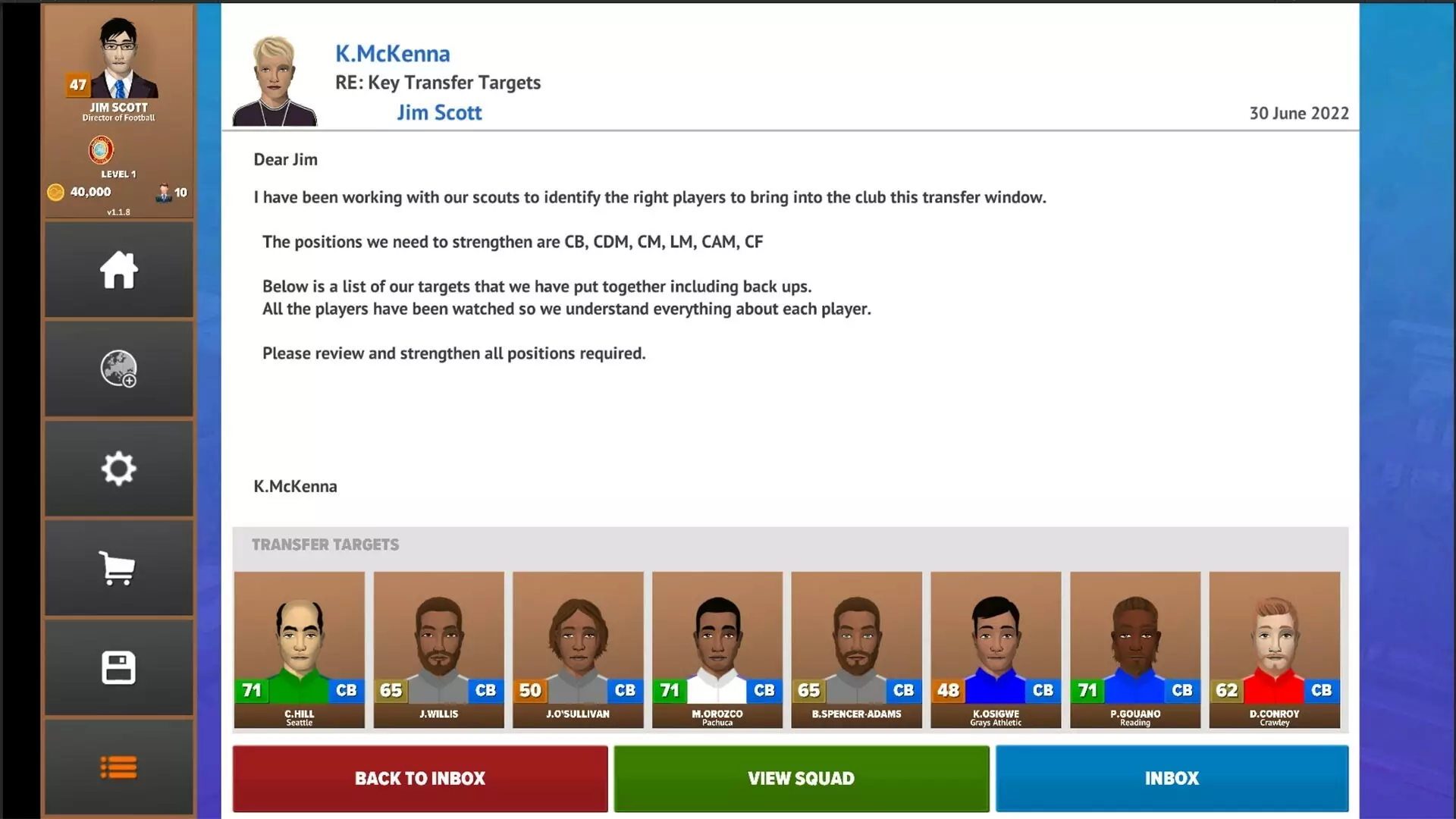The height and width of the screenshot is (819, 1456).
Task: Open D.Conroy of Crawley's player card
Action: pyautogui.click(x=1275, y=650)
